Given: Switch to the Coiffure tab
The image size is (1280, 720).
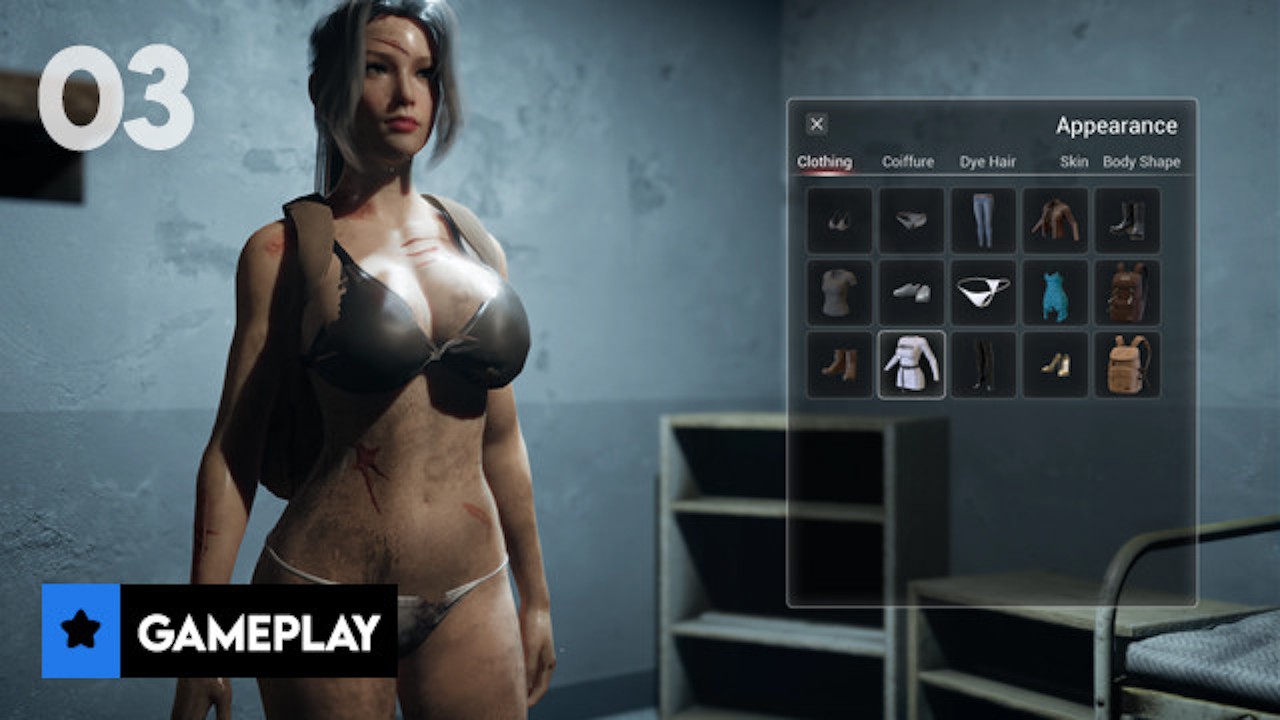Looking at the screenshot, I should (907, 161).
